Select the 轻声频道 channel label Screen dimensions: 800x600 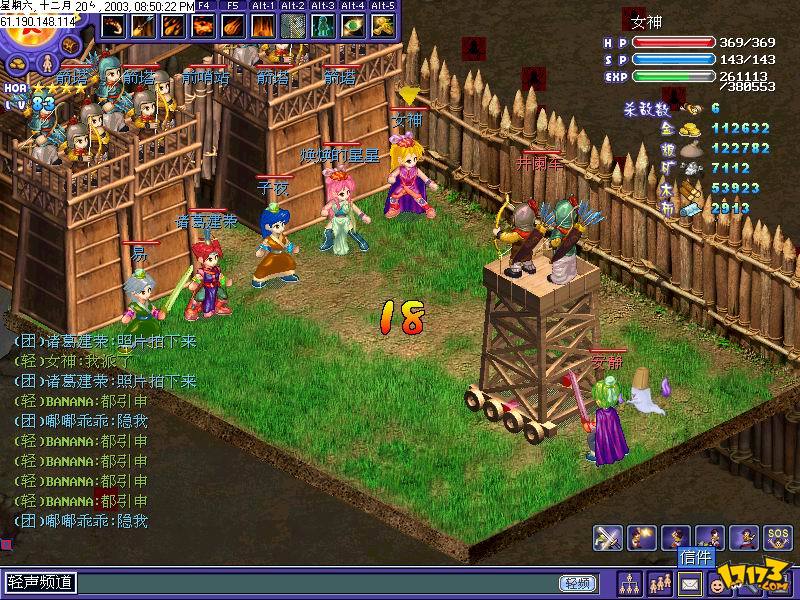(x=41, y=582)
